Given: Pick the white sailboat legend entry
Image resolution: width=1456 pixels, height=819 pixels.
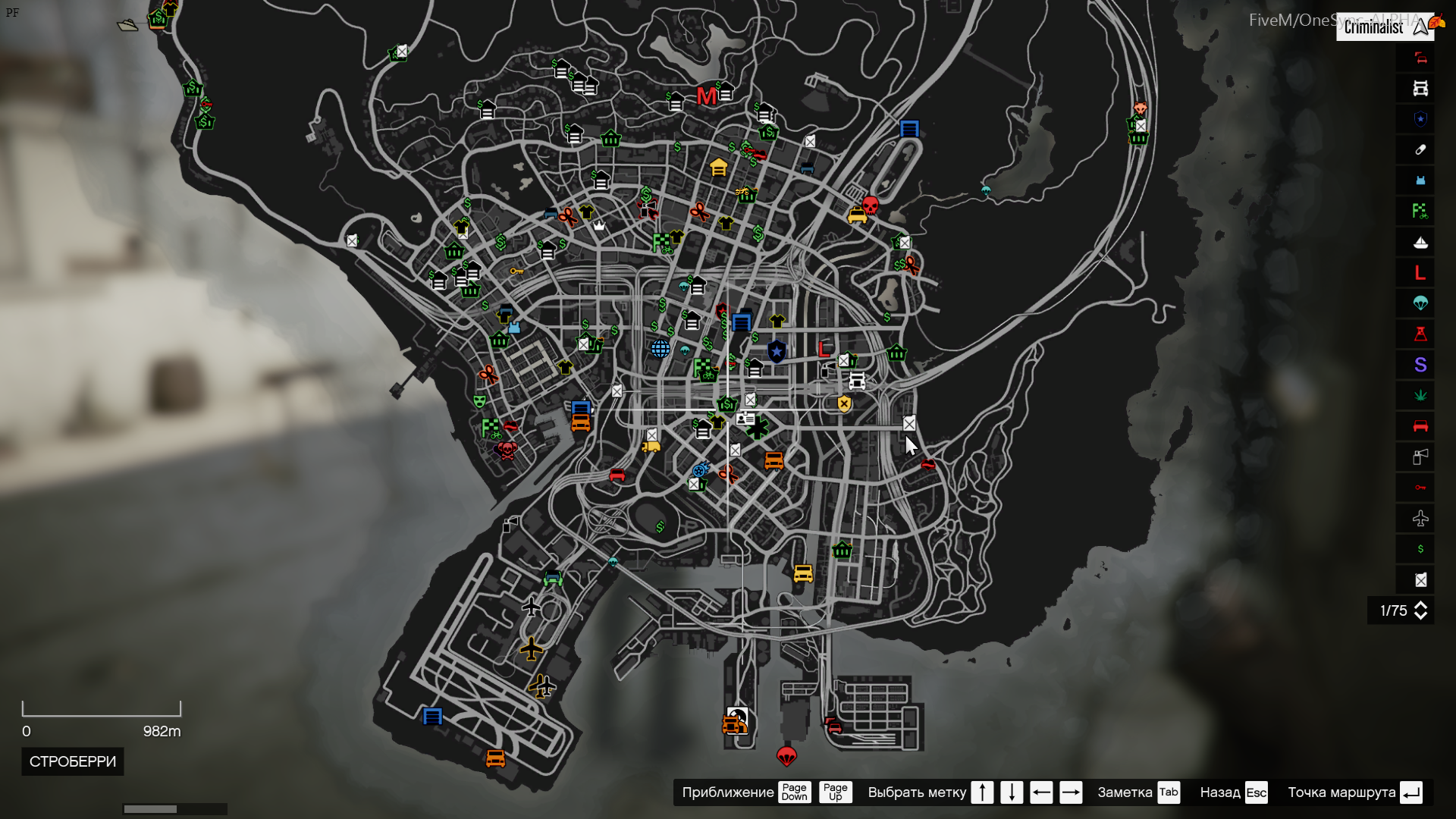Looking at the screenshot, I should click(1420, 243).
